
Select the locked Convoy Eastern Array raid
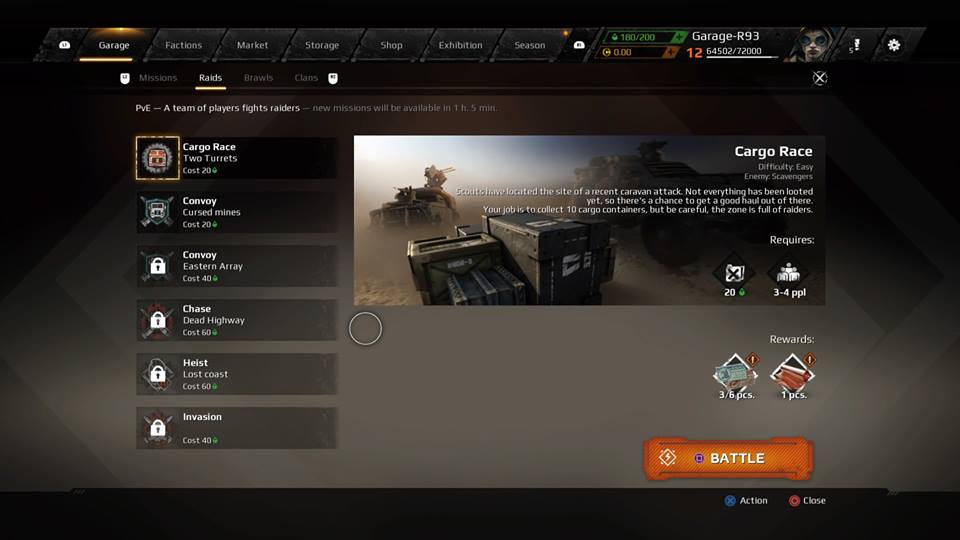point(236,266)
